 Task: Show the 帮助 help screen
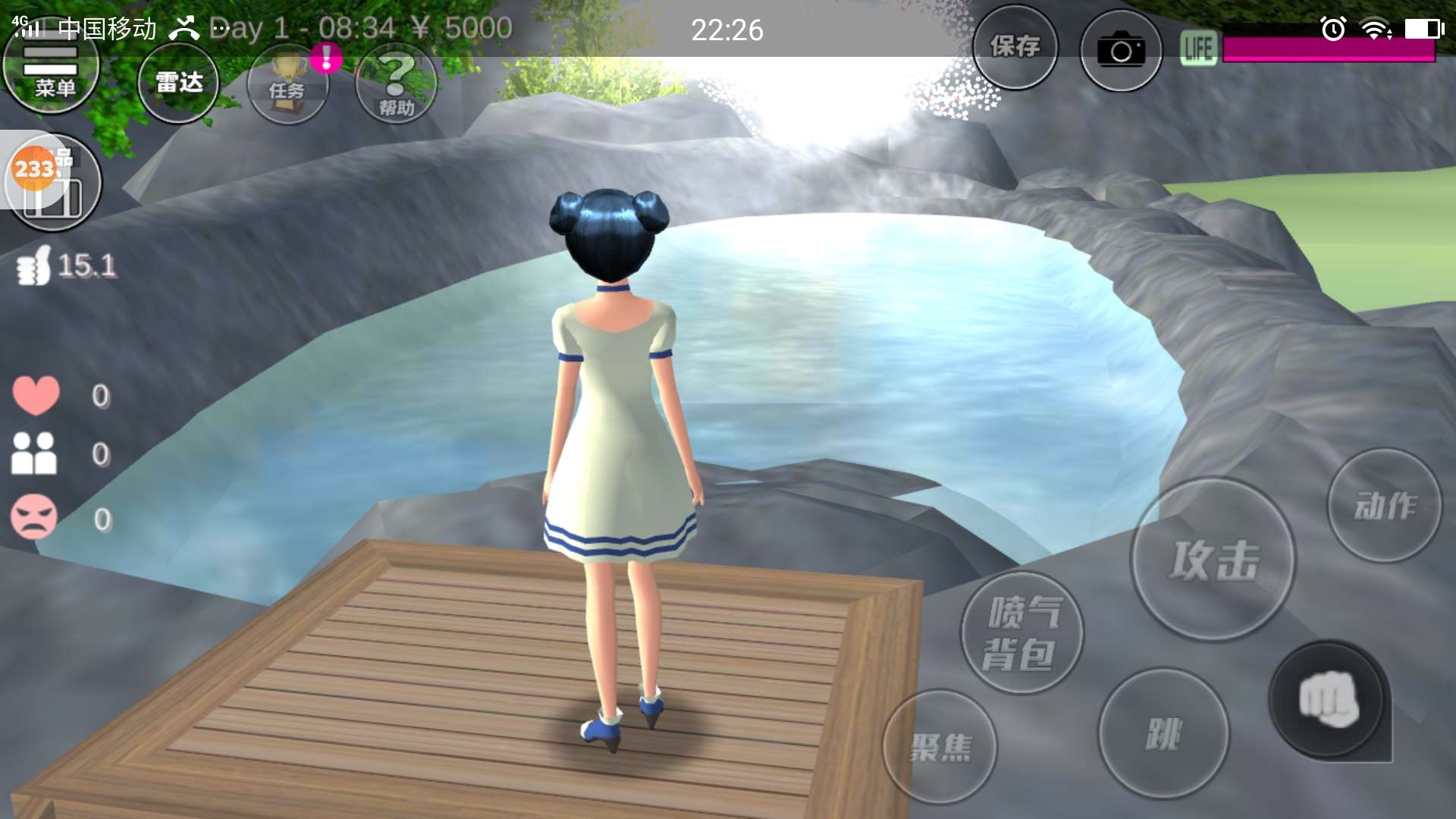396,85
